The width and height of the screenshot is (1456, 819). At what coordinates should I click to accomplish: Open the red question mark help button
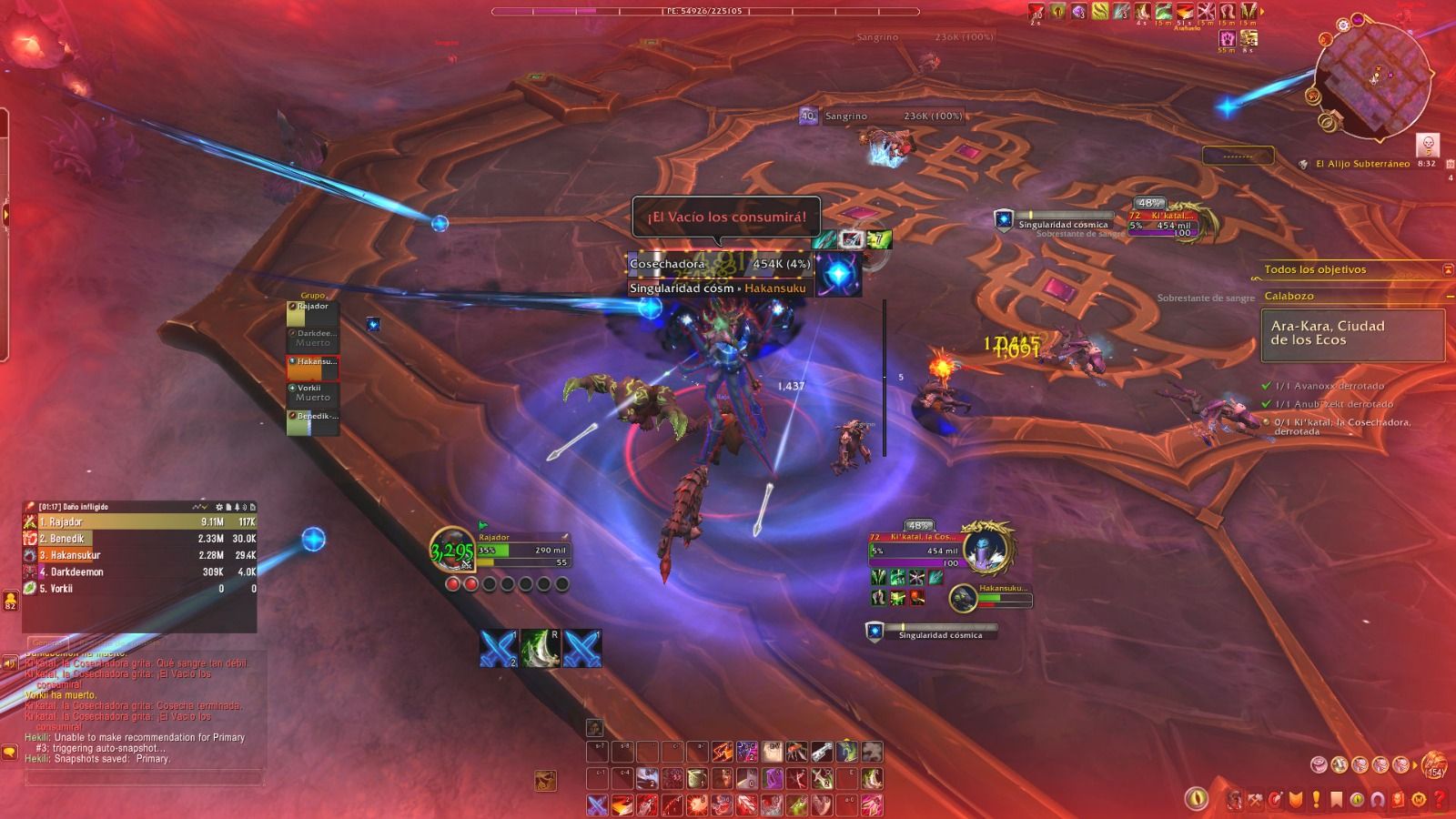point(1441,800)
